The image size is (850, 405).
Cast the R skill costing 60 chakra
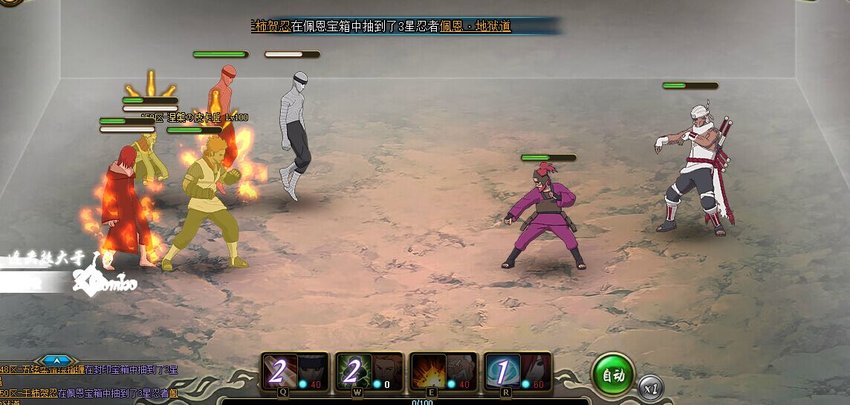[x=517, y=372]
